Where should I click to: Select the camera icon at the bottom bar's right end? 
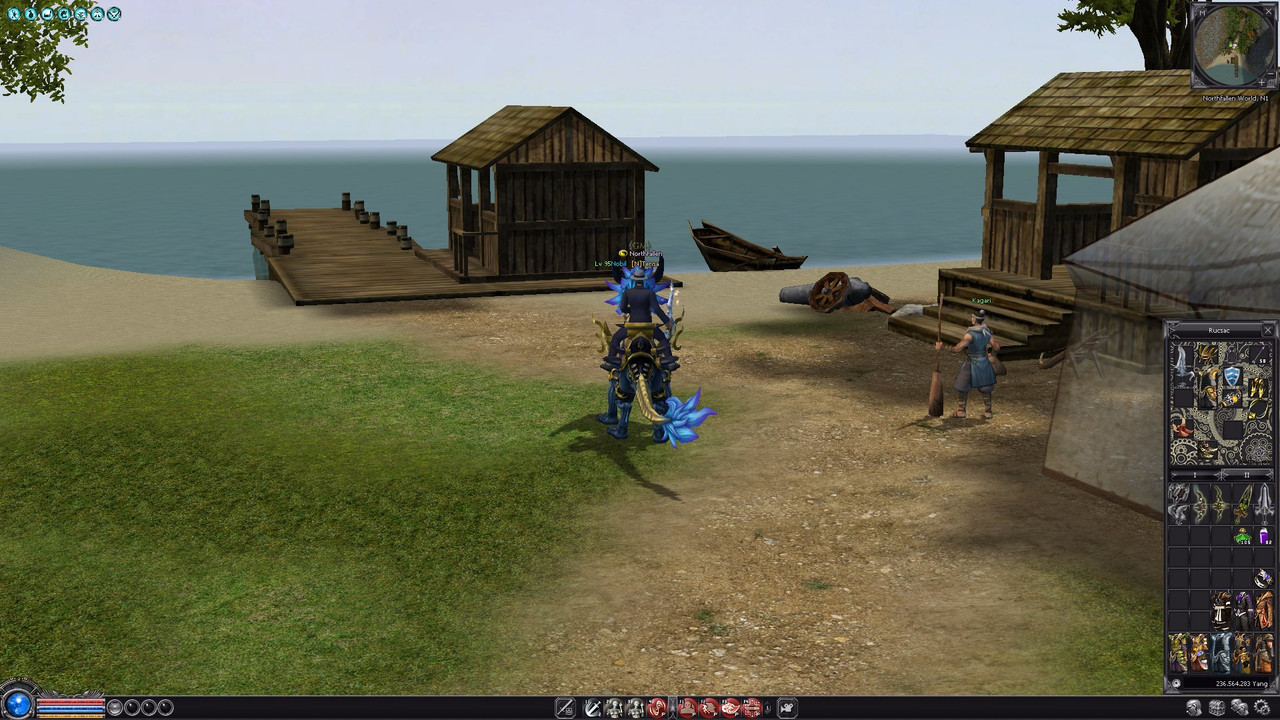click(785, 707)
